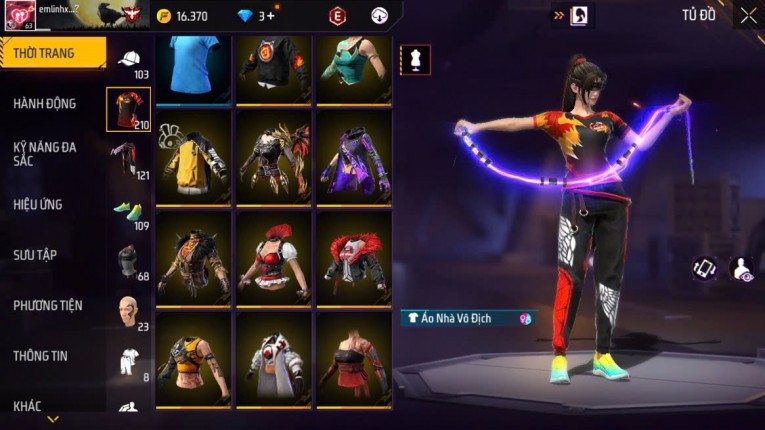Close the wardrobe with the X button
This screenshot has width=765, height=430.
(x=748, y=15)
